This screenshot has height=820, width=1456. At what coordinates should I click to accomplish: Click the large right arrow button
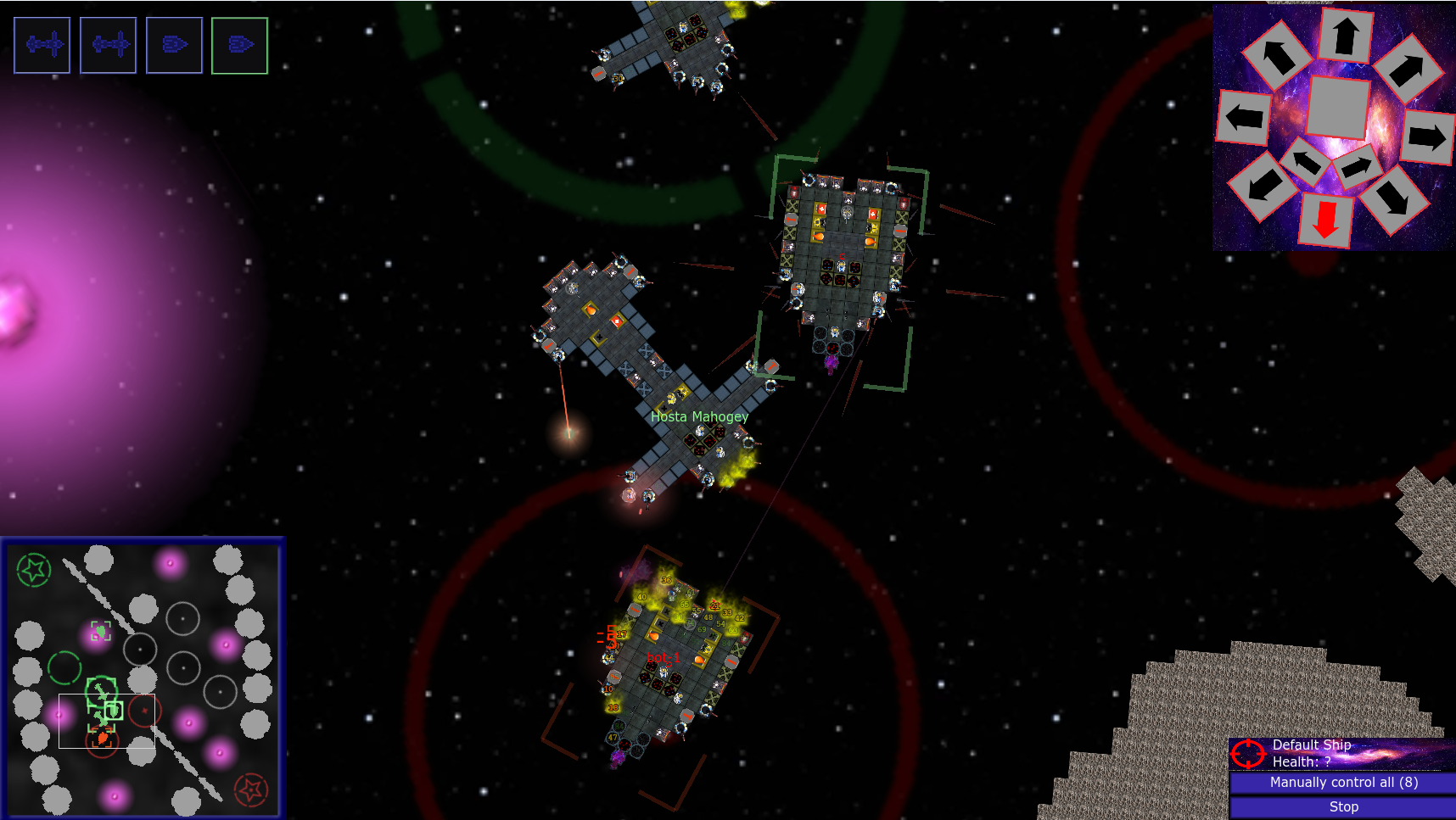(1426, 137)
